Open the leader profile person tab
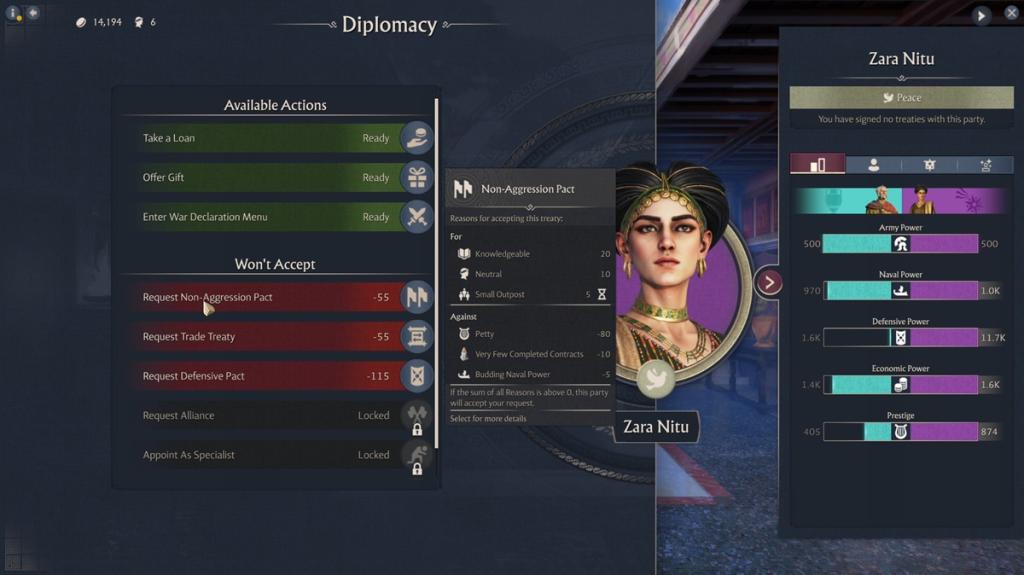This screenshot has height=575, width=1024. [x=873, y=165]
